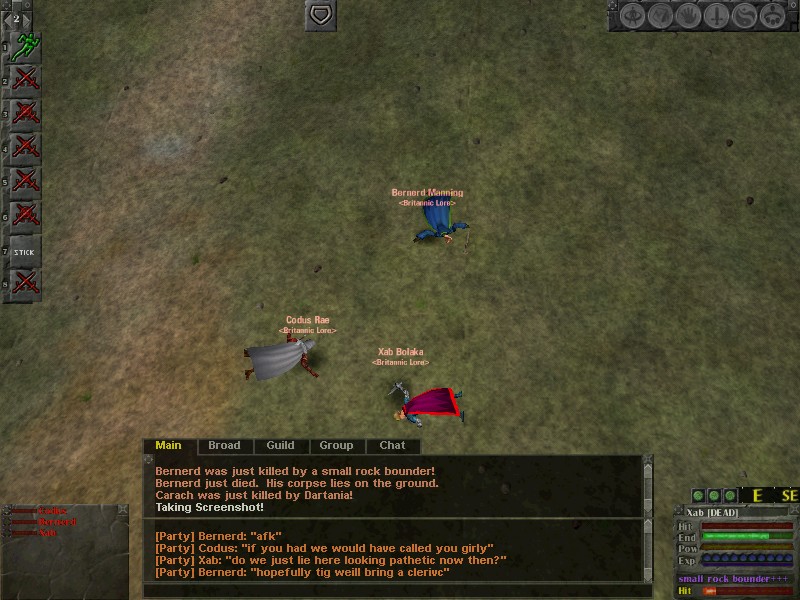The width and height of the screenshot is (800, 600).
Task: Go to the next hotbar page
Action: click(x=27, y=18)
